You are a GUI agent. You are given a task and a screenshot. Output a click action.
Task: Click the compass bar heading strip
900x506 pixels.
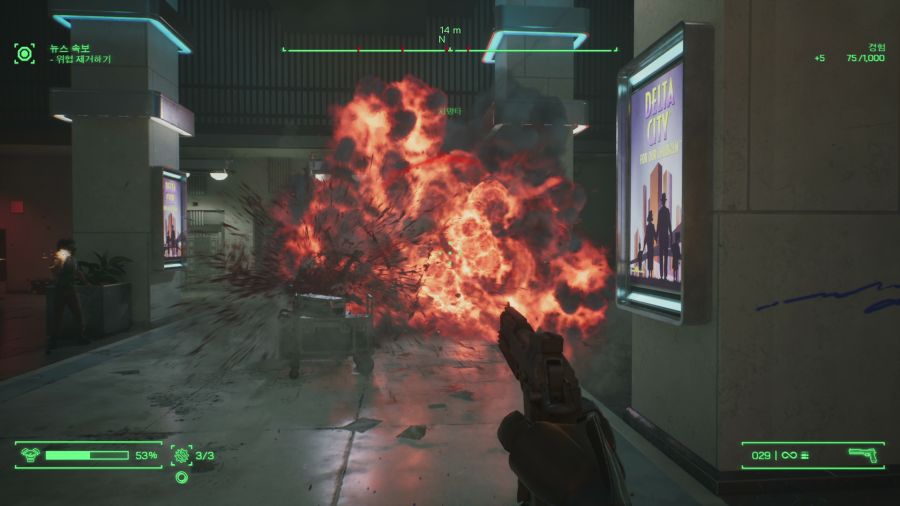click(x=449, y=48)
